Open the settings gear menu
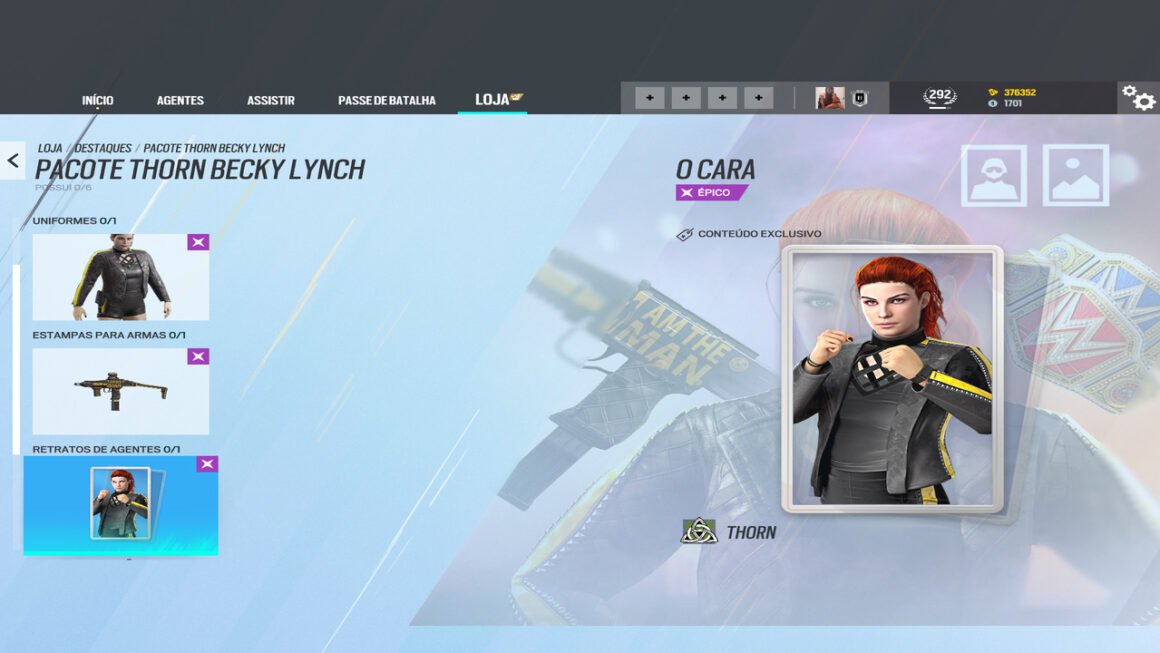This screenshot has width=1160, height=653. click(x=1138, y=97)
